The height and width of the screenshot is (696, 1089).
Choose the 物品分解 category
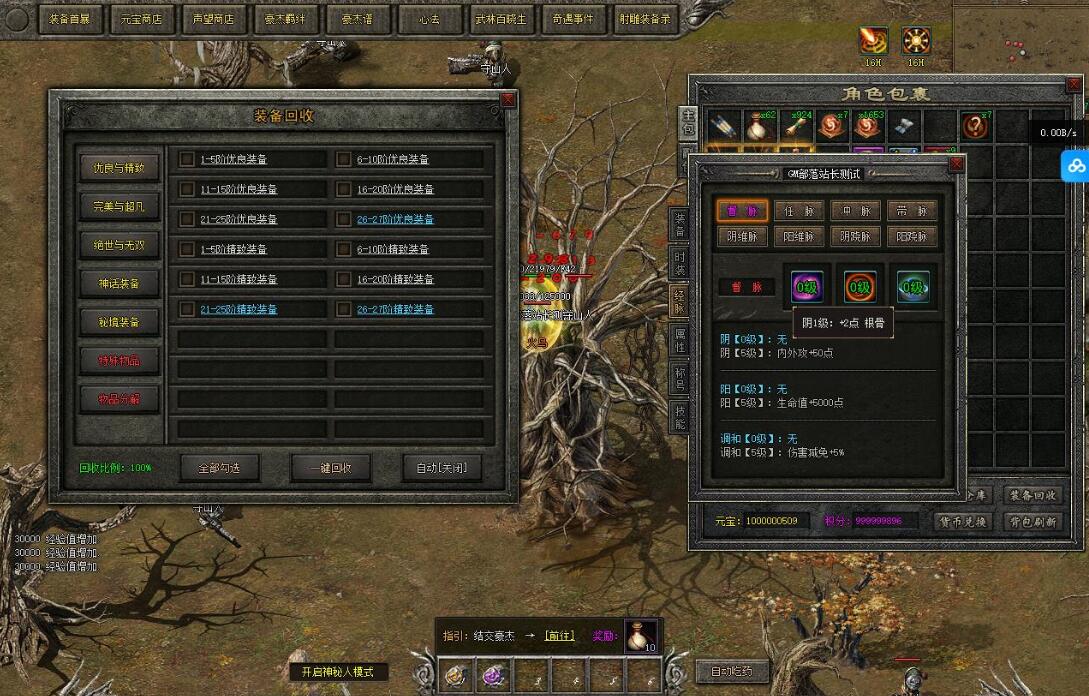point(119,399)
